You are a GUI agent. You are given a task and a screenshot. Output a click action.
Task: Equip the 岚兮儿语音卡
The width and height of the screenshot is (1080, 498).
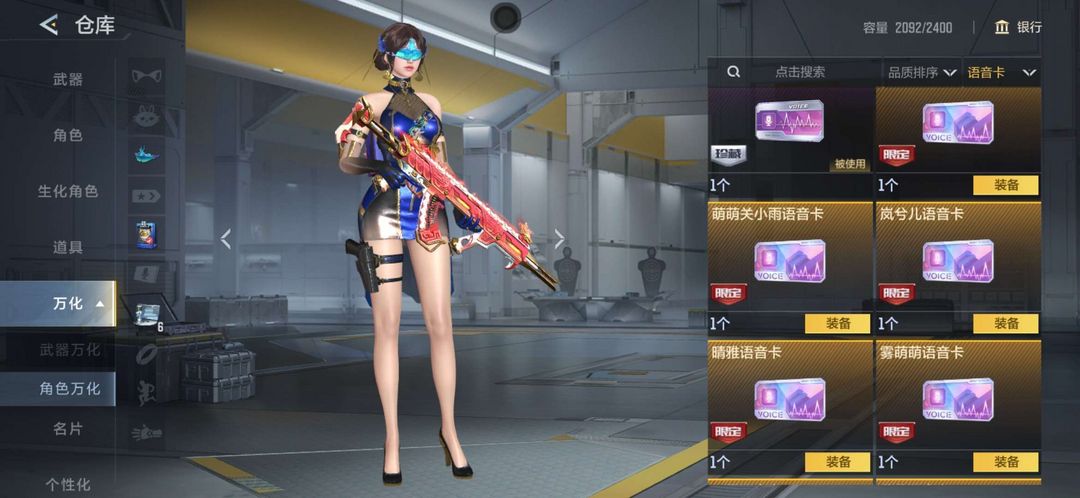1005,323
